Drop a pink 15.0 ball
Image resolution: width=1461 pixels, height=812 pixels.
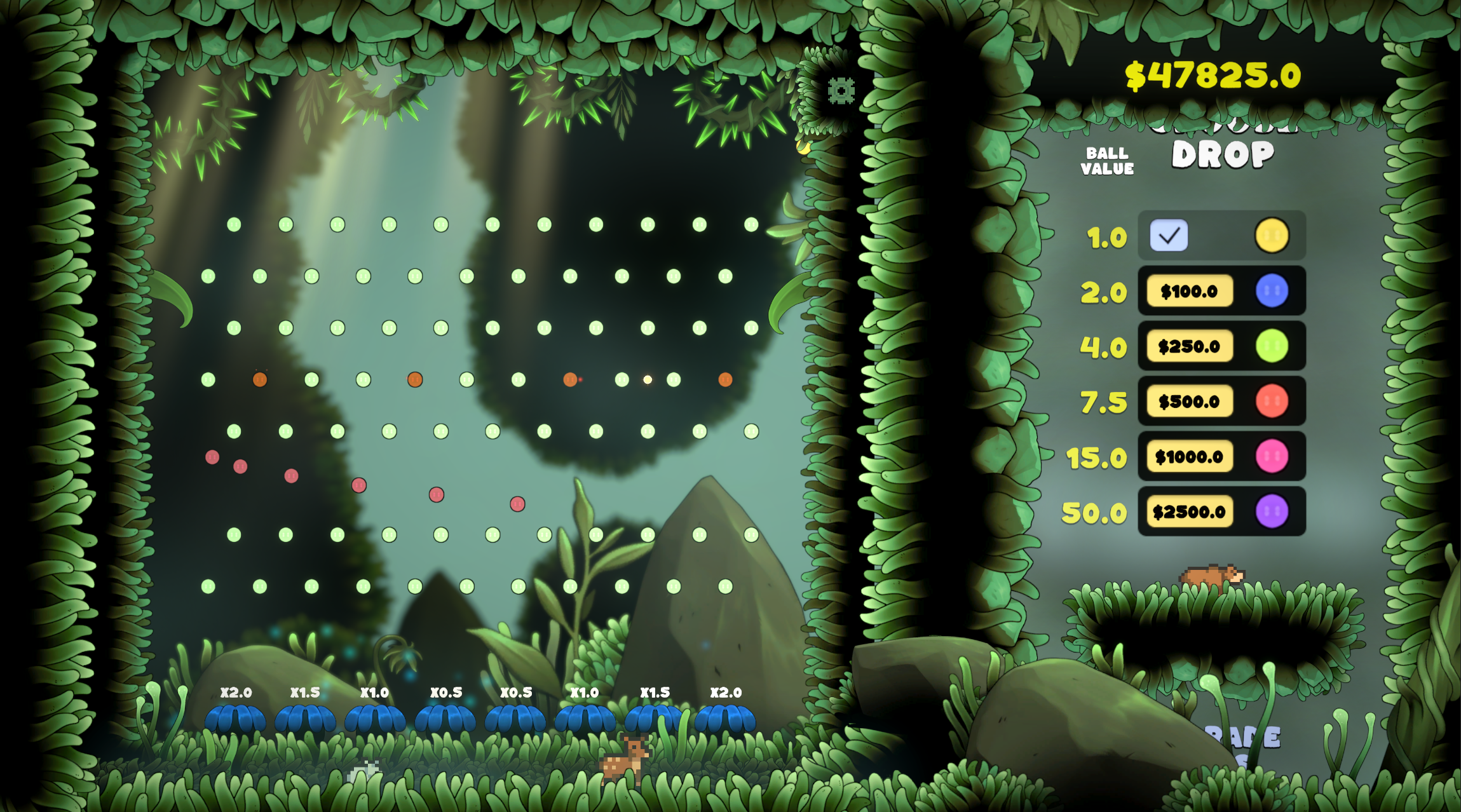[x=1272, y=457]
